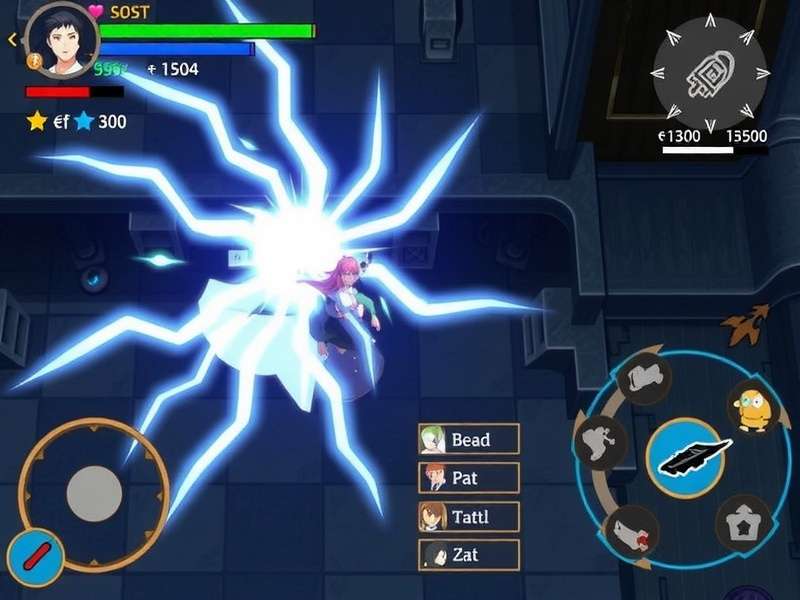Open the circular minimap compass
Image resolution: width=800 pixels, height=600 pixels.
click(x=710, y=72)
